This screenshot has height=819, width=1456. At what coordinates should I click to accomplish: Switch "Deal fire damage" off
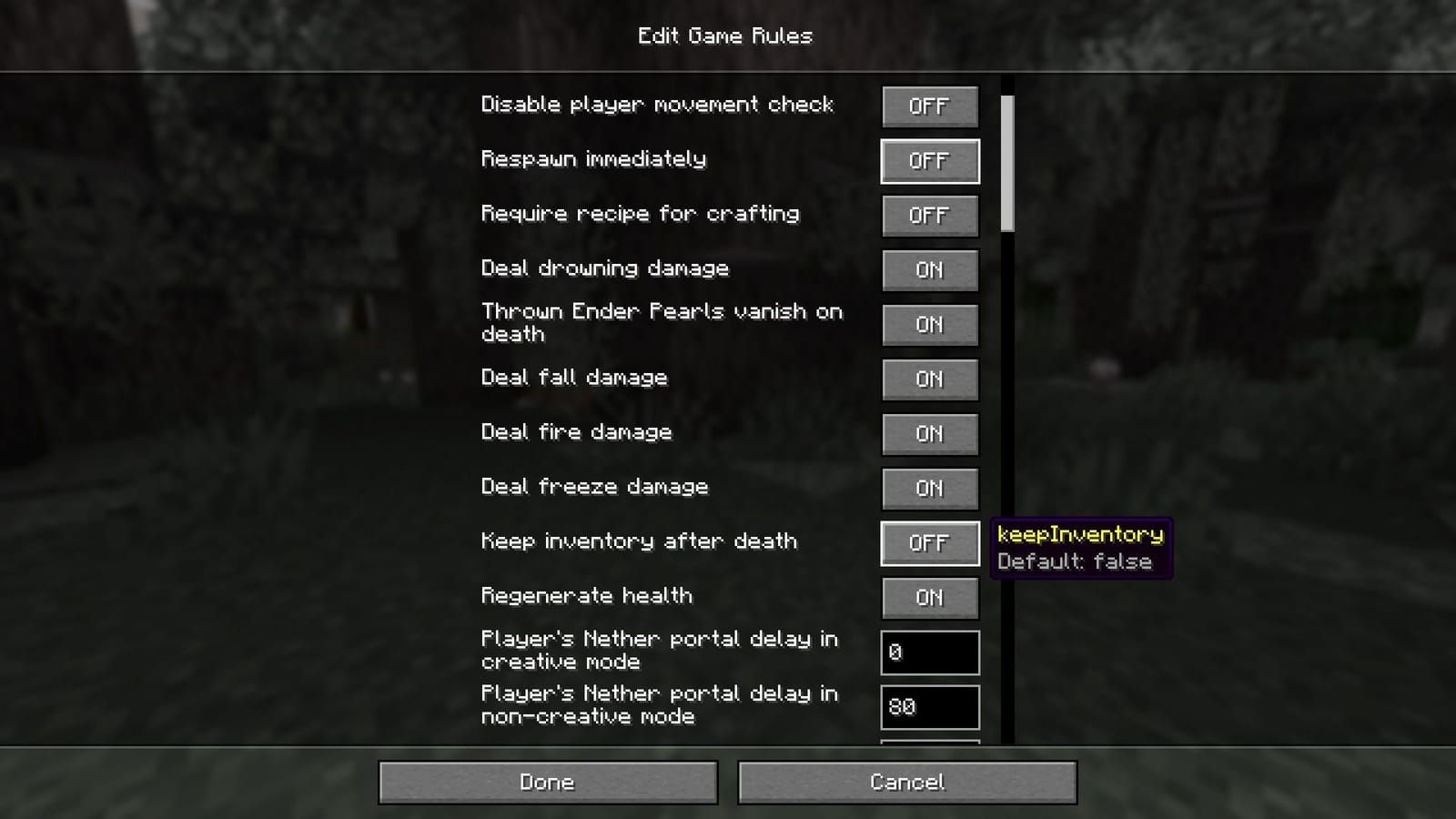coord(929,434)
